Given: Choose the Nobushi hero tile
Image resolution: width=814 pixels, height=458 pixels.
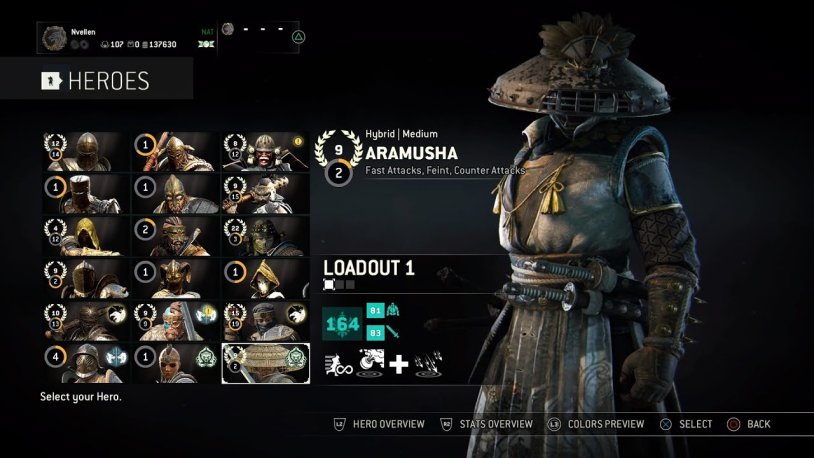Looking at the screenshot, I should pos(265,279).
